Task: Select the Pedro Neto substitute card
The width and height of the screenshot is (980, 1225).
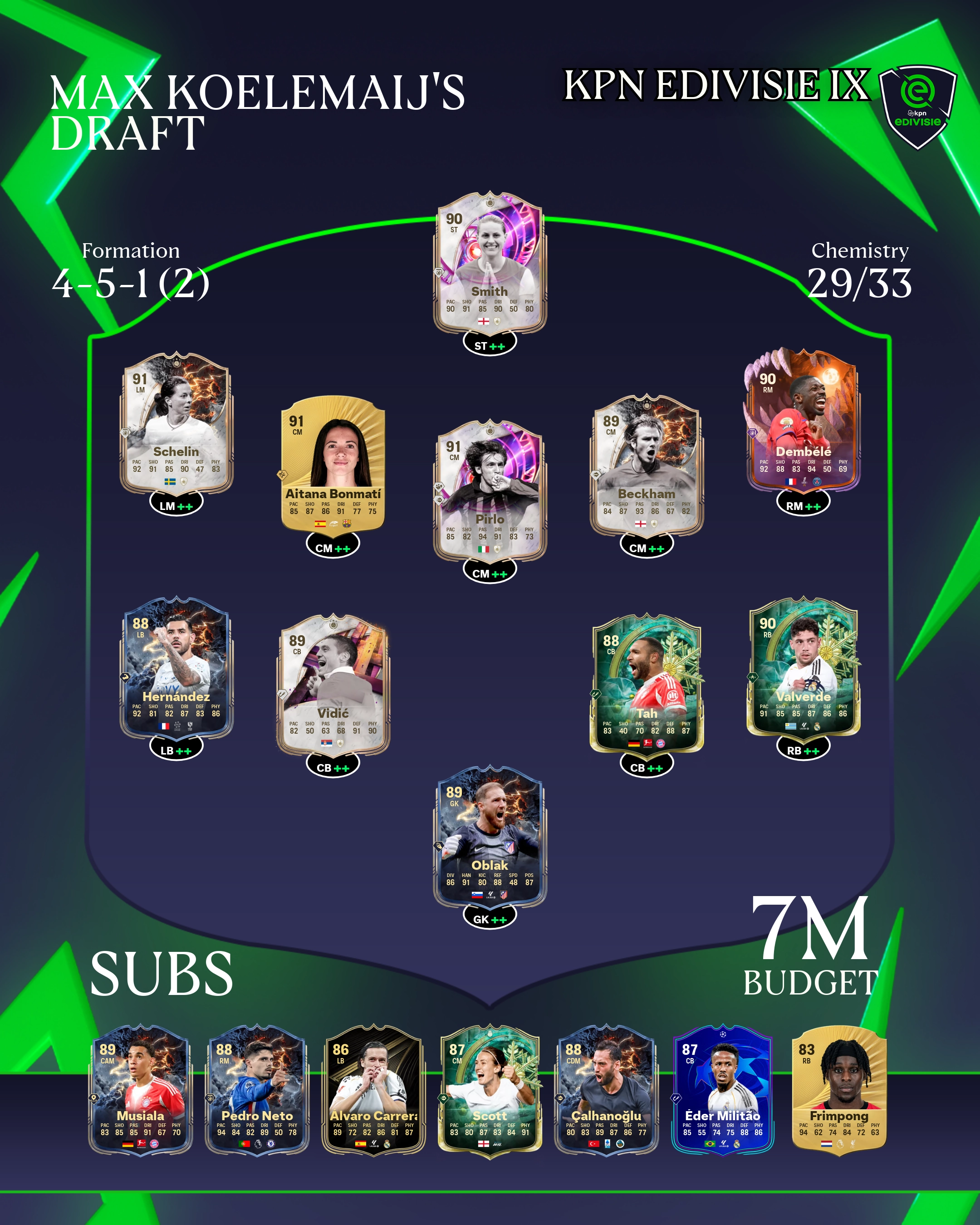Action: click(x=257, y=1090)
